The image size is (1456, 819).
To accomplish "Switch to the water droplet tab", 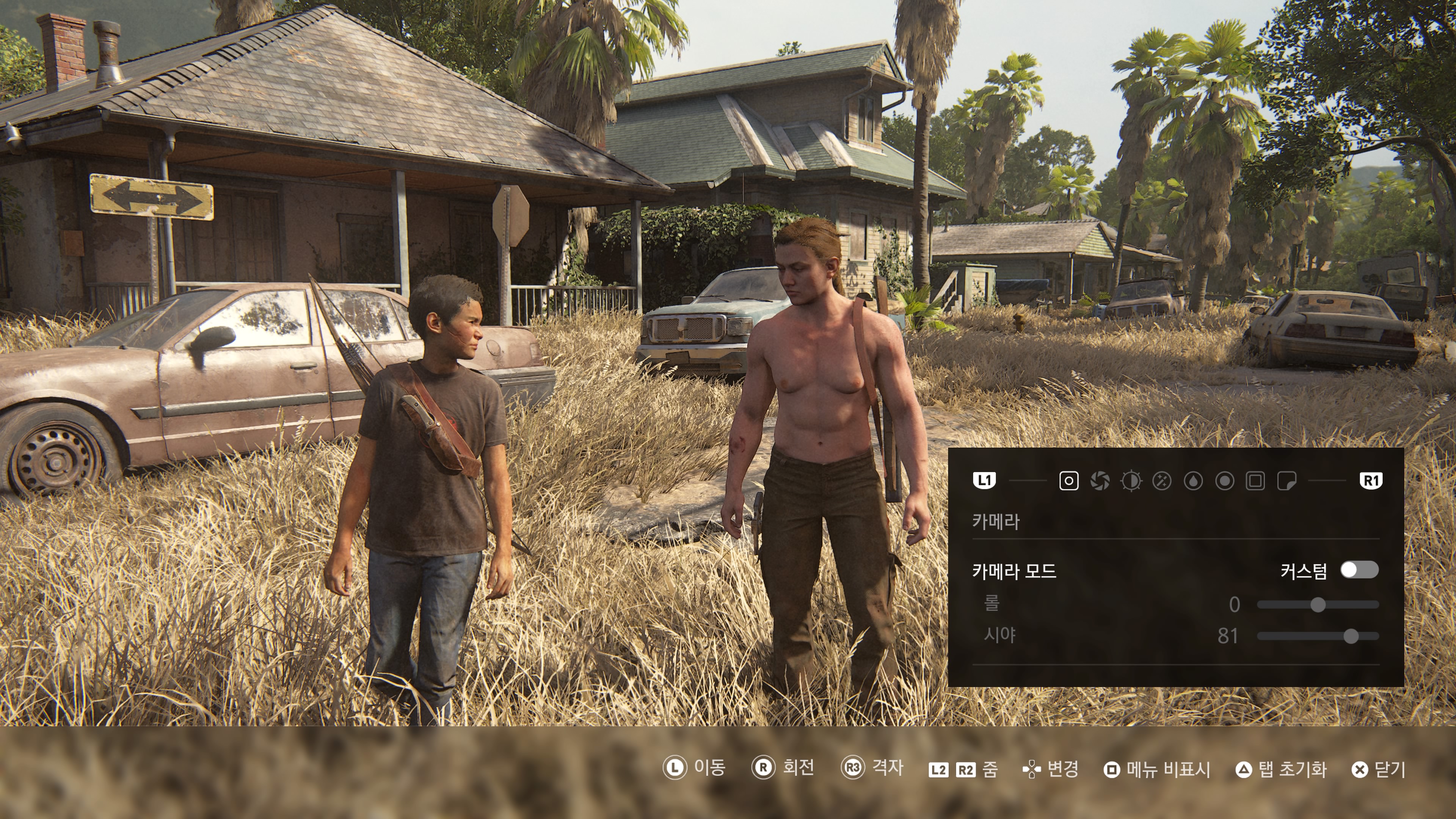I will click(x=1193, y=481).
